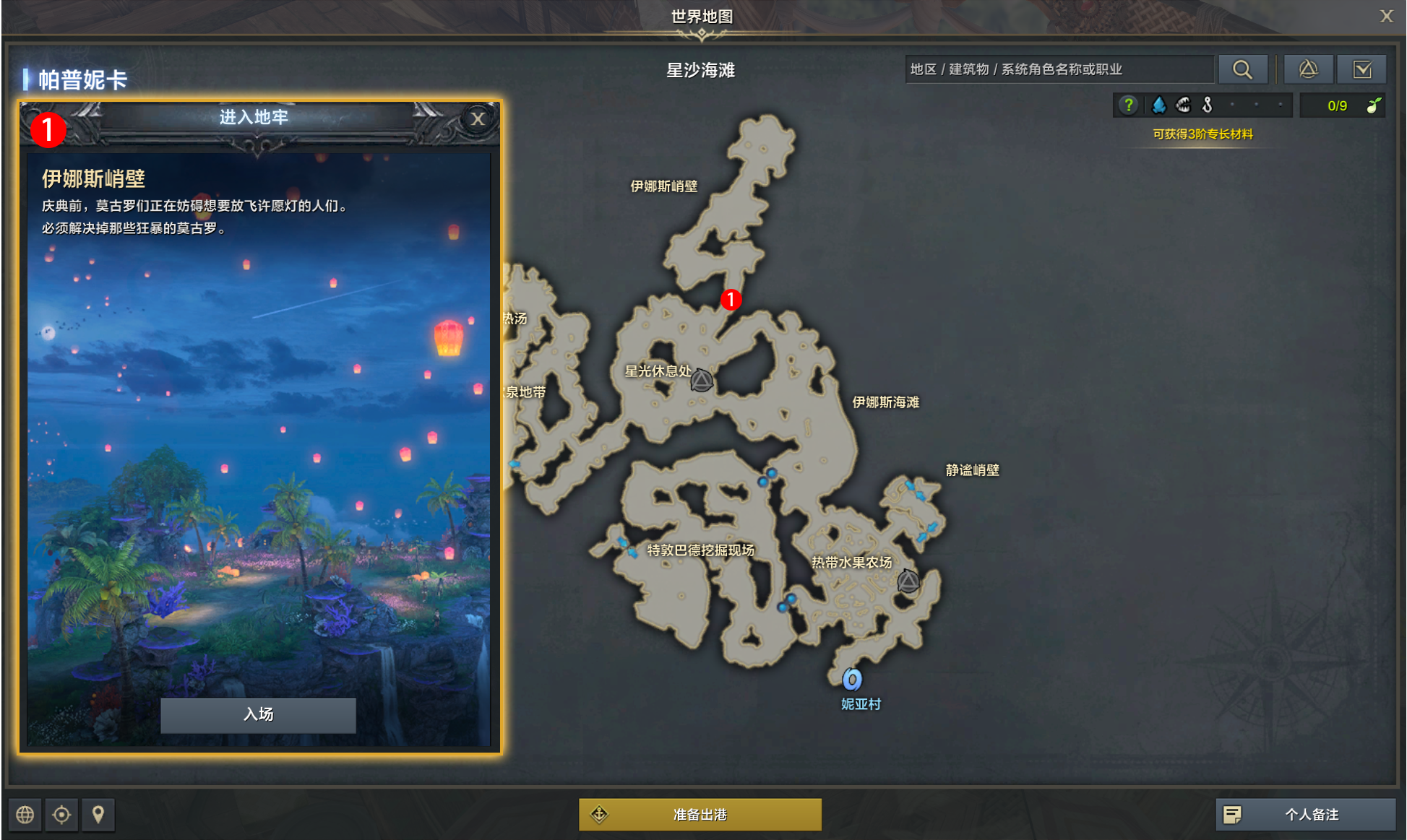The width and height of the screenshot is (1407, 840).
Task: Select the fanged jaw hunting icon
Action: (x=1183, y=105)
